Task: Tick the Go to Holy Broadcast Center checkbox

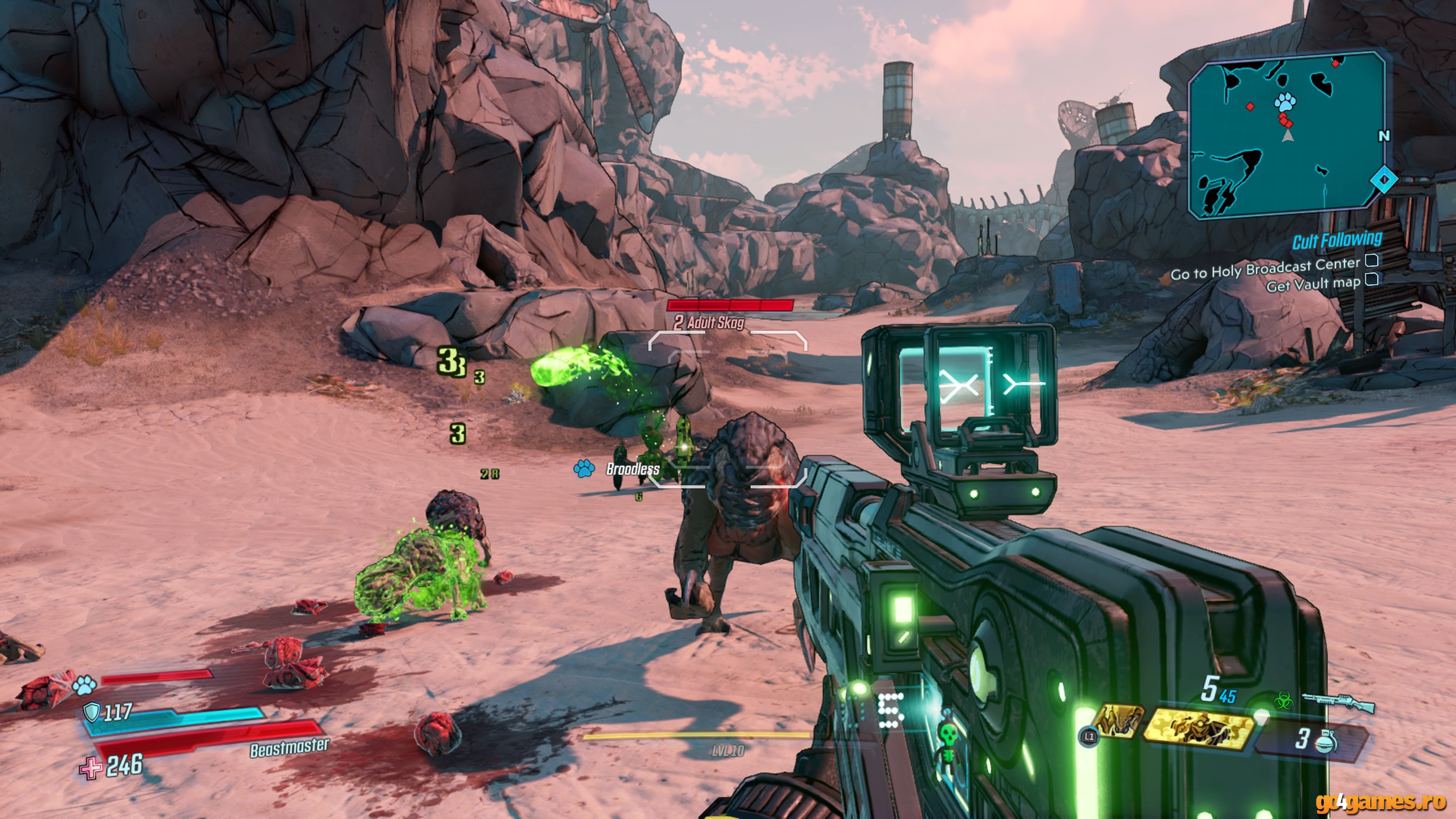Action: (x=1372, y=260)
